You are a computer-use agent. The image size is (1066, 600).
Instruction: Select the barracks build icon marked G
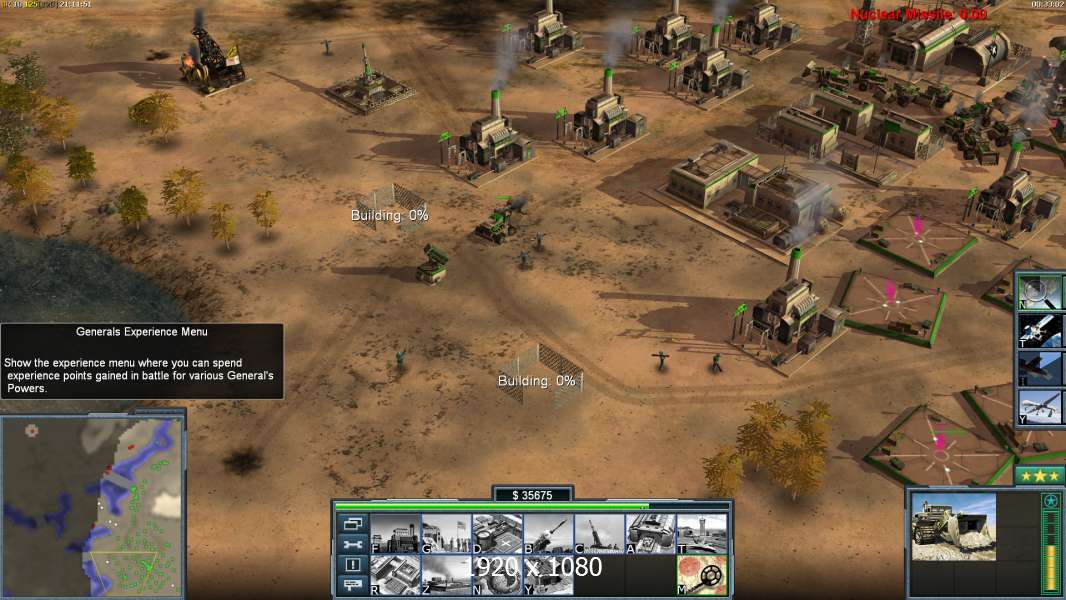pyautogui.click(x=446, y=533)
